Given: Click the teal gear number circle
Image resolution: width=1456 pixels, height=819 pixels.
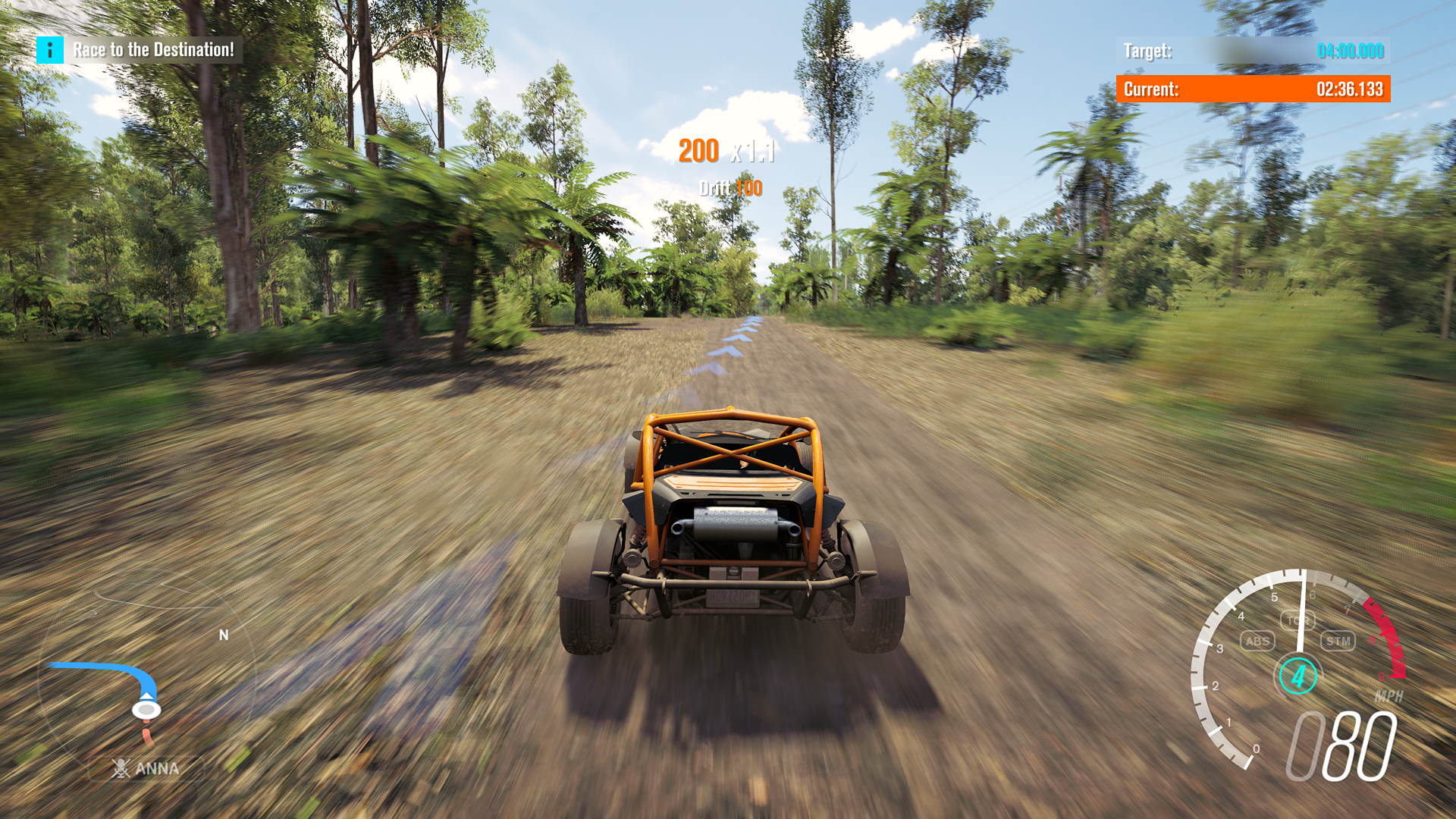Looking at the screenshot, I should (x=1299, y=677).
